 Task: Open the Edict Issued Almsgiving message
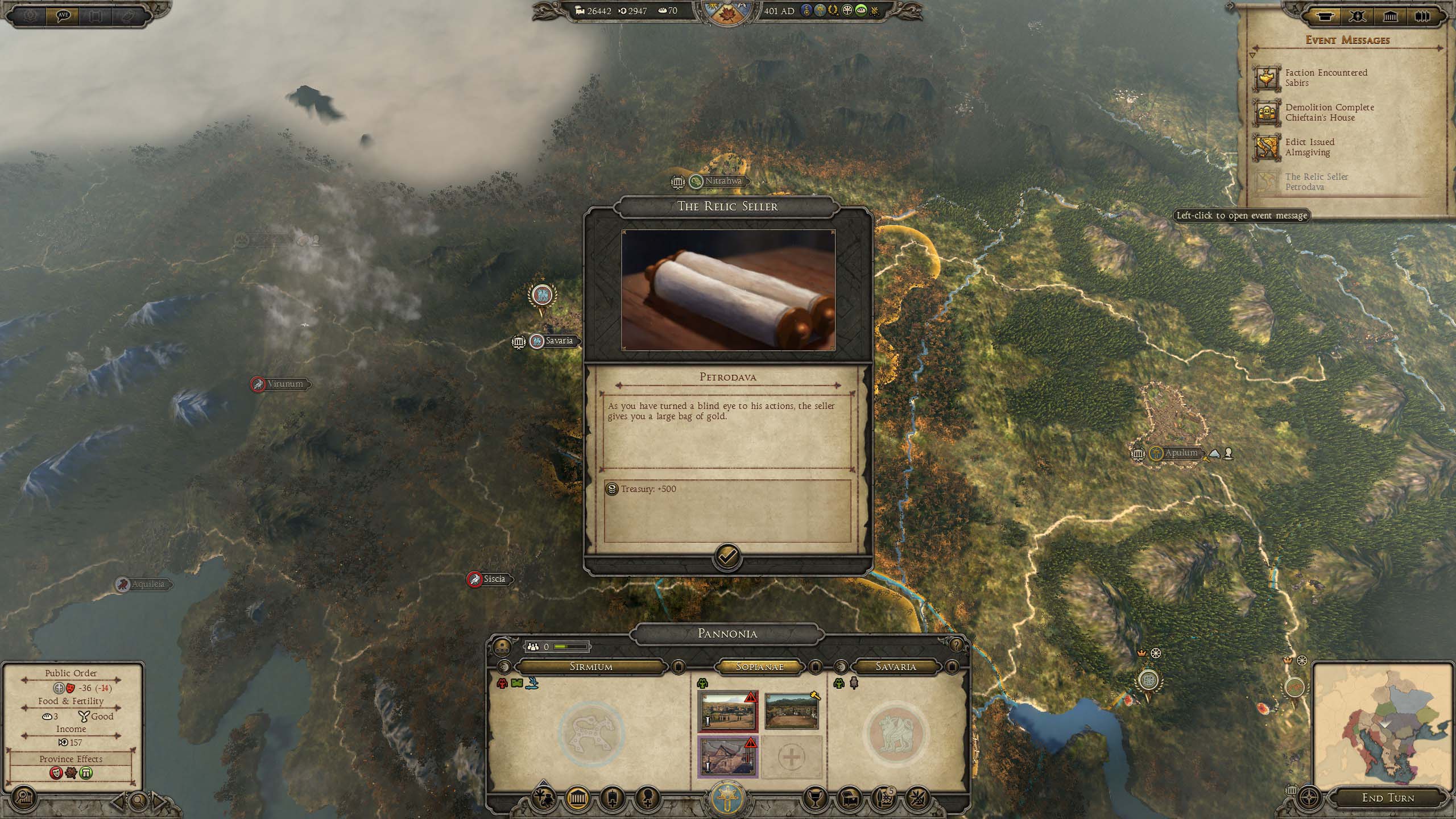pyautogui.click(x=1309, y=147)
